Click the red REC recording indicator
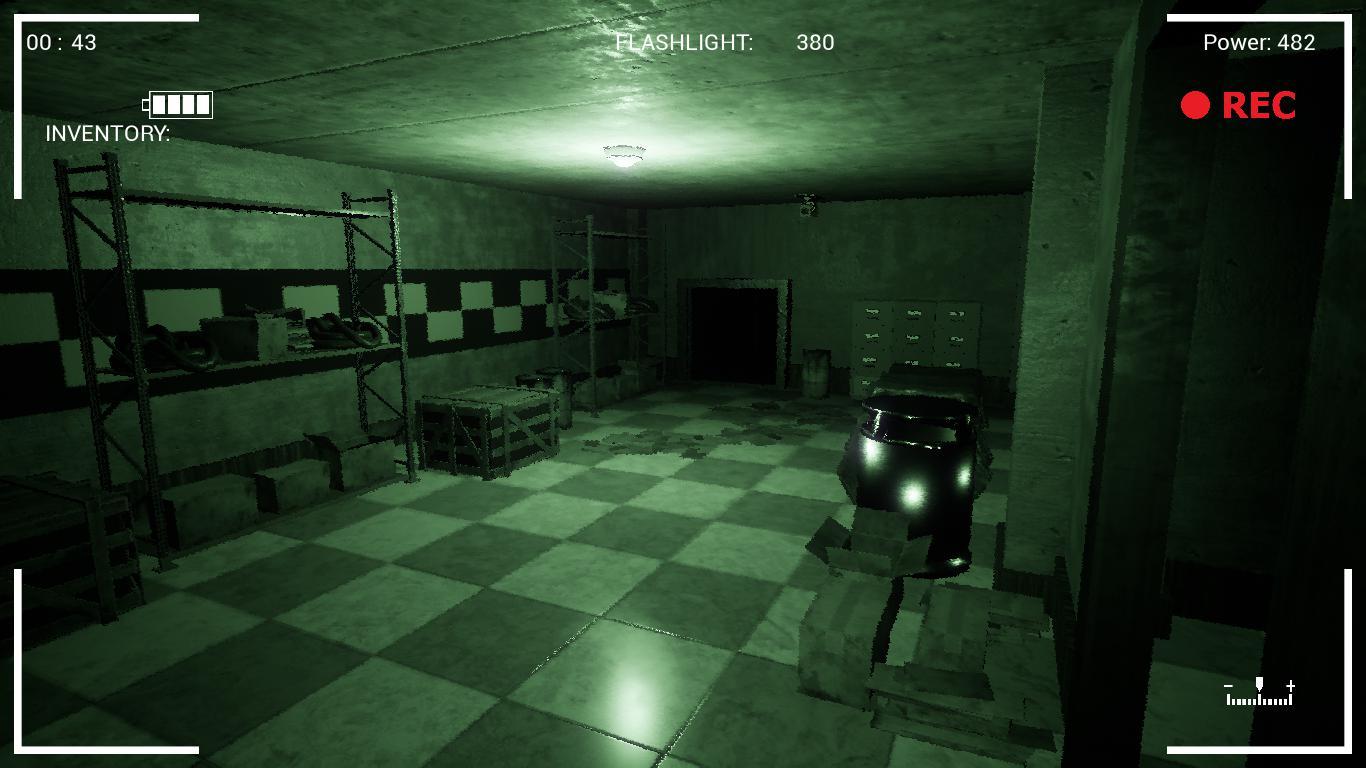 click(x=1240, y=105)
